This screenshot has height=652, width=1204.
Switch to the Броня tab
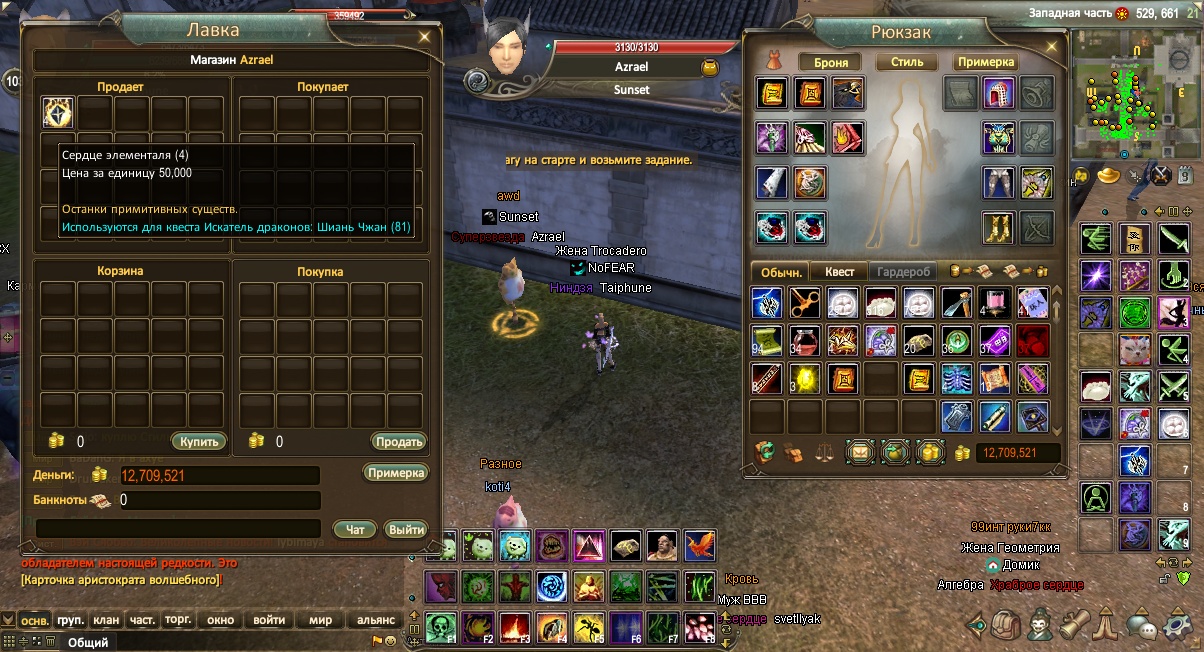[831, 62]
